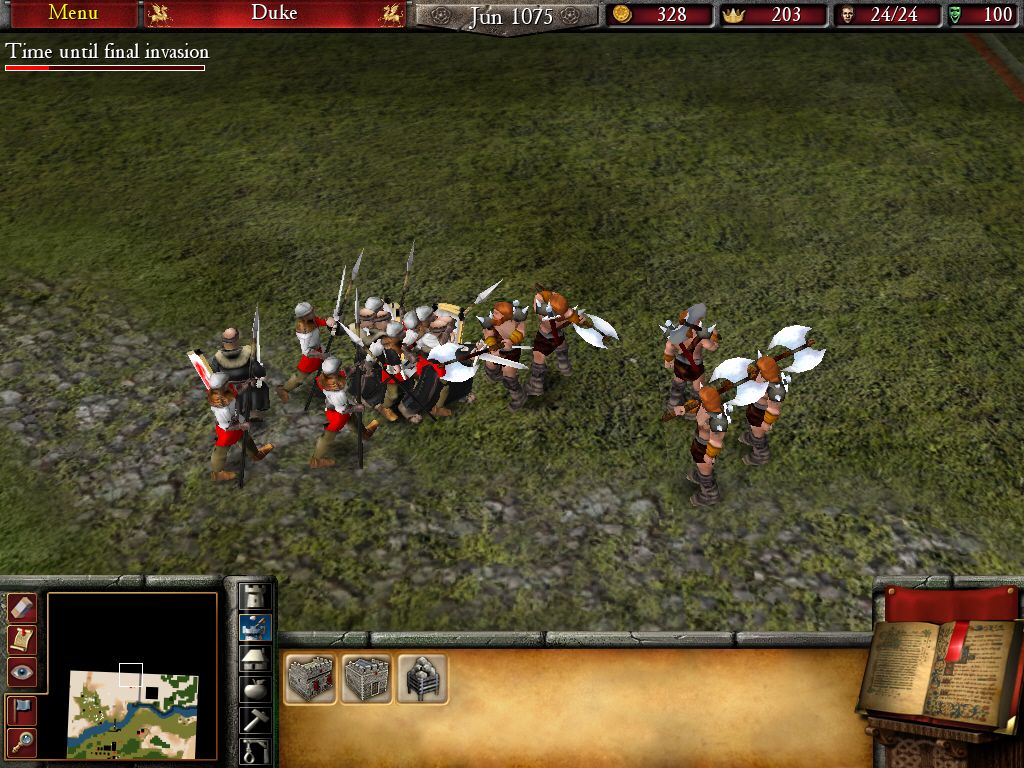This screenshot has width=1024, height=768.
Task: Click on the minimap
Action: [x=132, y=714]
